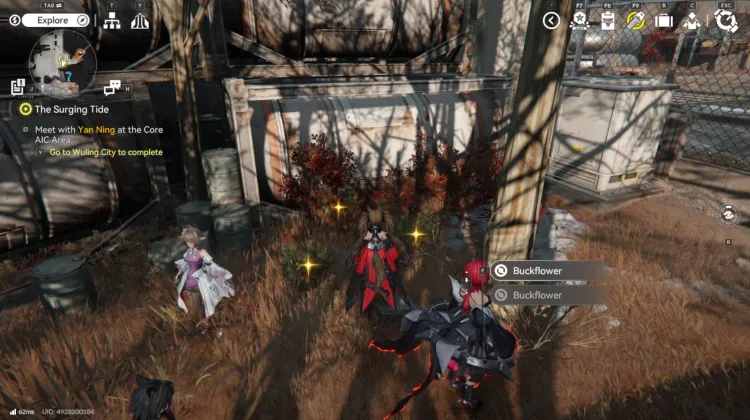Open the clipboard tasks icon
750x420 pixels.
(x=607, y=20)
